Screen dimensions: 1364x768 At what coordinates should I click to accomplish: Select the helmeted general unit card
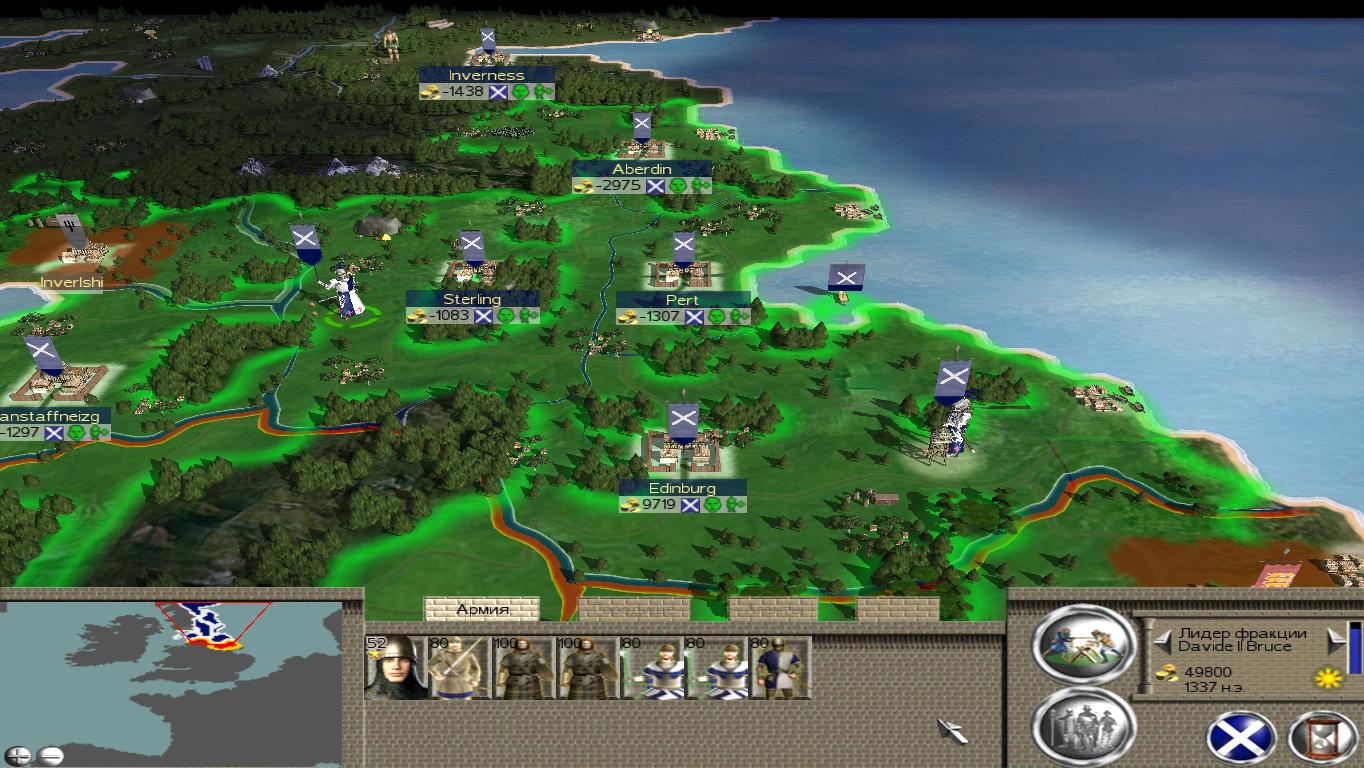395,667
